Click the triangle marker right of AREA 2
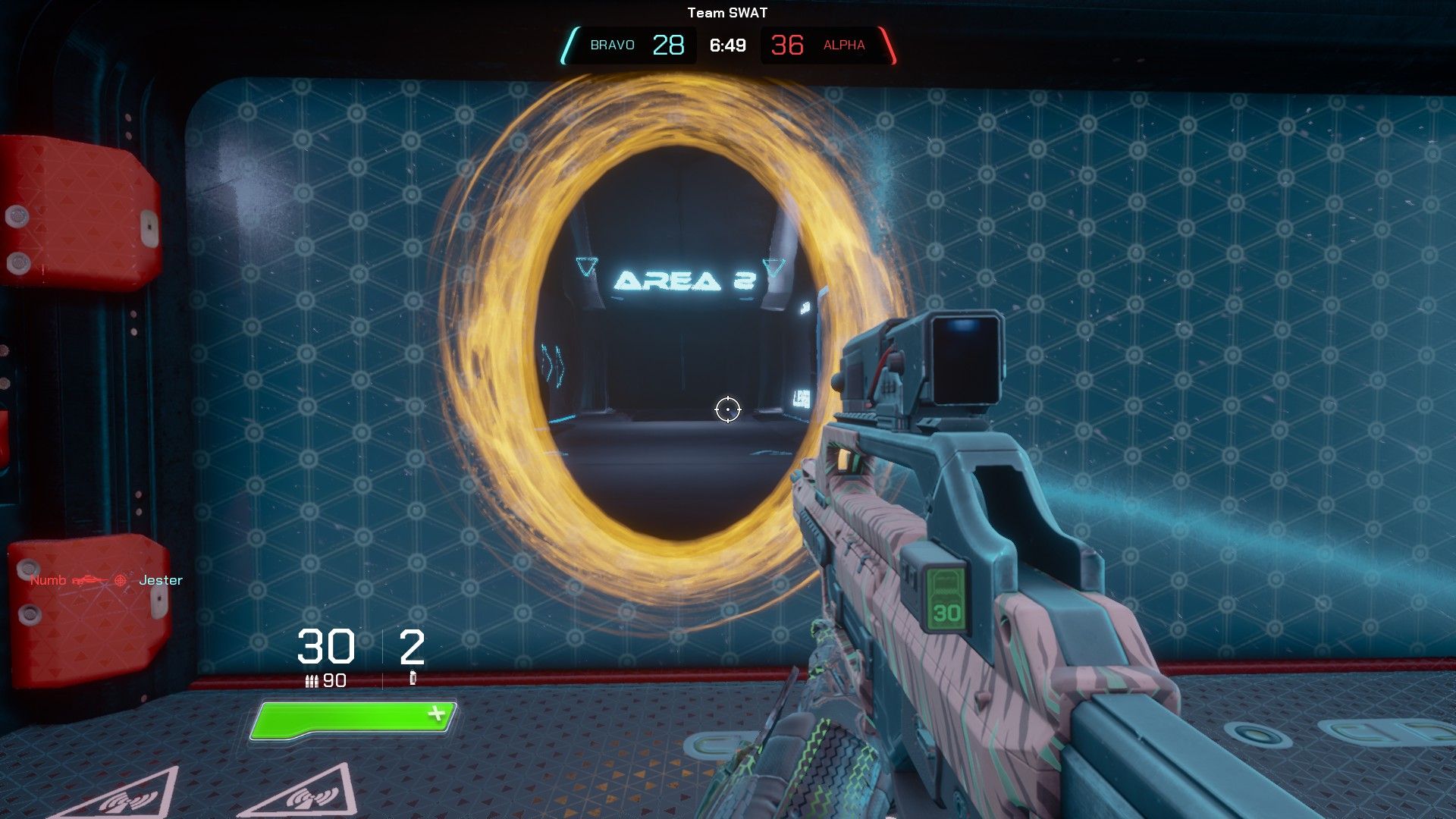This screenshot has height=819, width=1456. pos(773,267)
